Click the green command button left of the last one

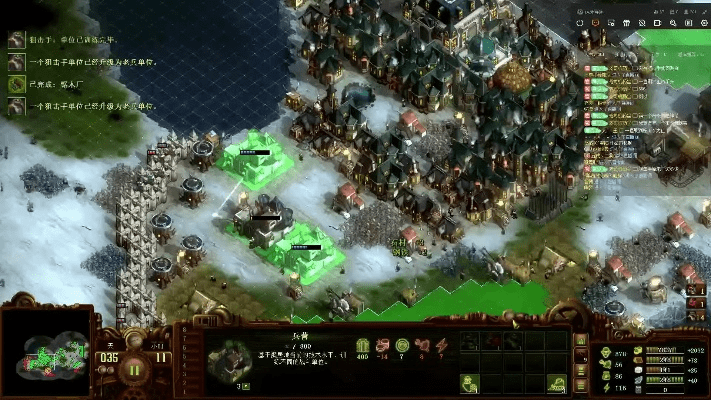pyautogui.click(x=468, y=383)
